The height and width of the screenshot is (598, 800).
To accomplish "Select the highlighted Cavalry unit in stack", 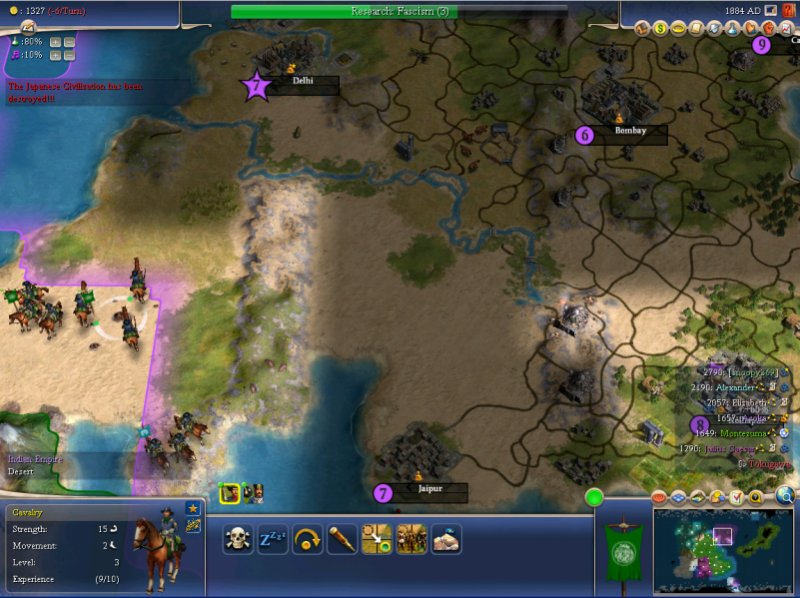I will (230, 491).
